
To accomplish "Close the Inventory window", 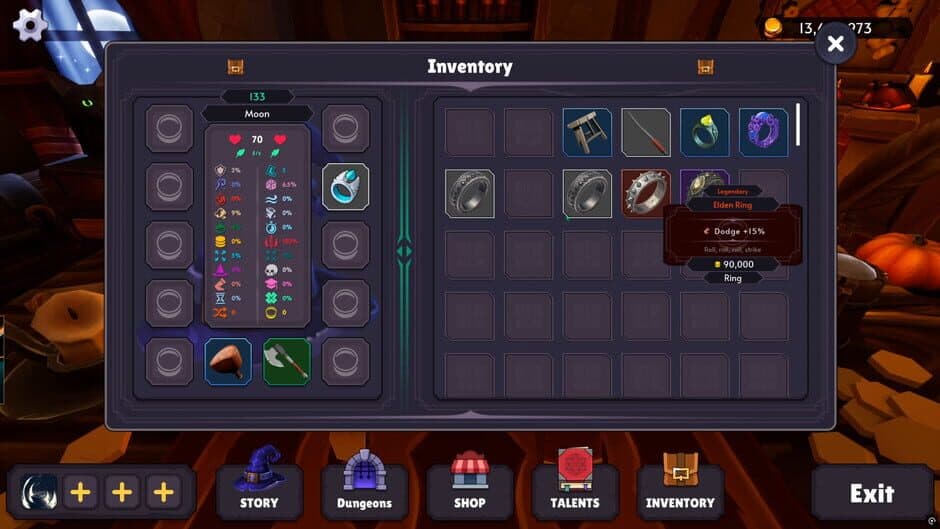I will coord(836,43).
